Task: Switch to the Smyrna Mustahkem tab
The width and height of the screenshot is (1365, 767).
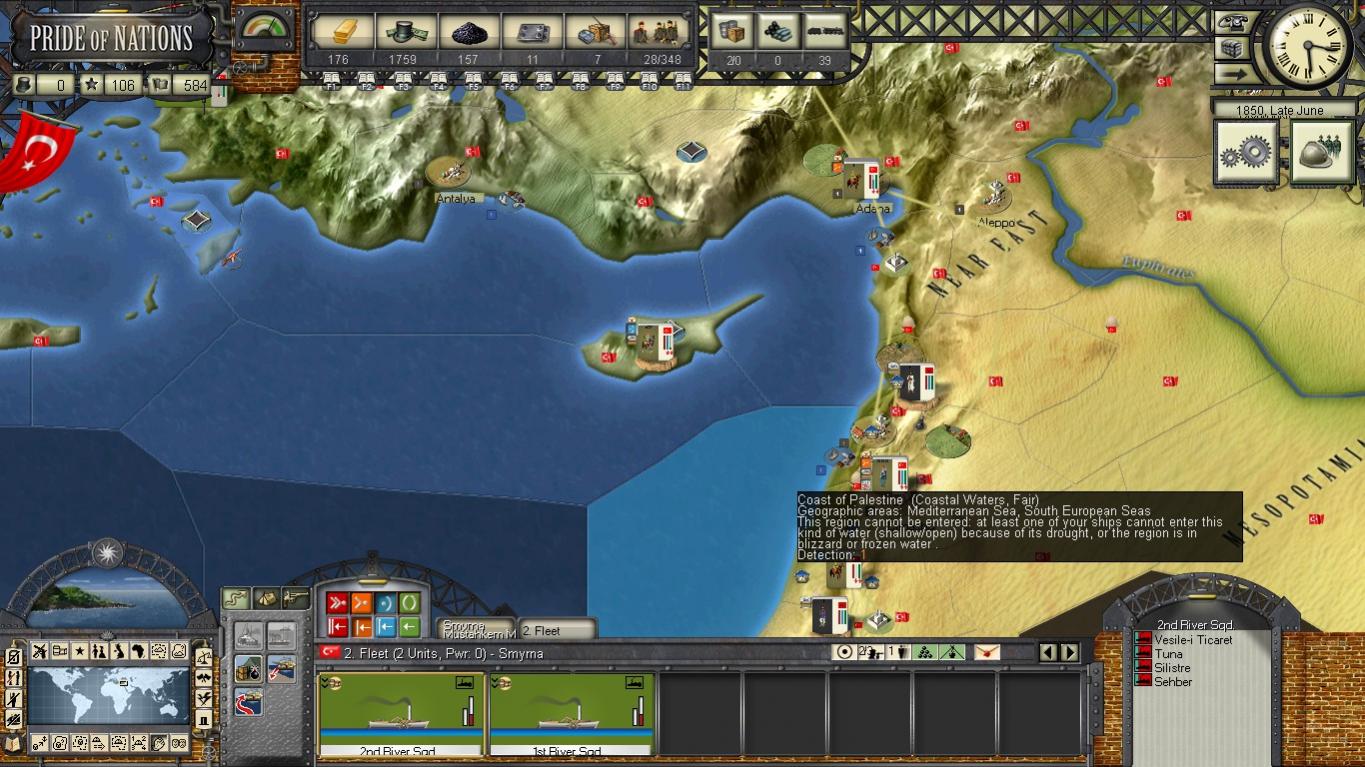Action: [x=478, y=629]
